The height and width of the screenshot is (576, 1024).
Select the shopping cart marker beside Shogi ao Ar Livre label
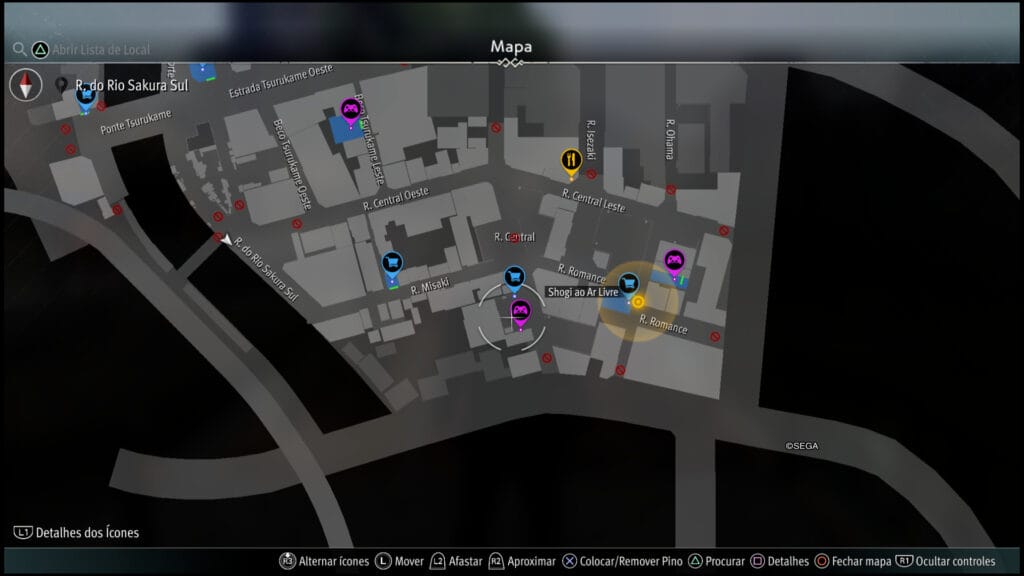click(x=628, y=284)
